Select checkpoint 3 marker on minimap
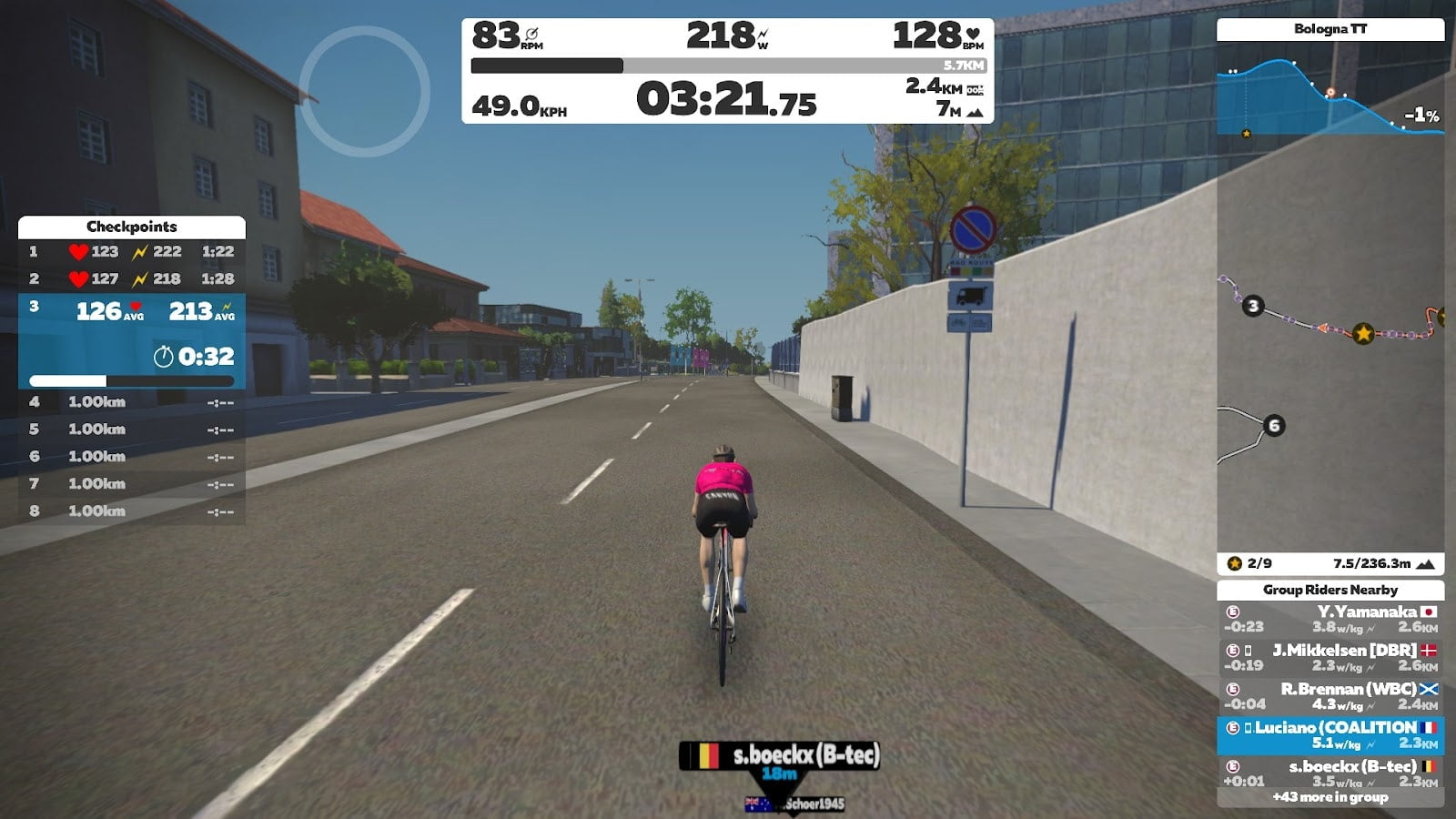 pyautogui.click(x=1253, y=306)
